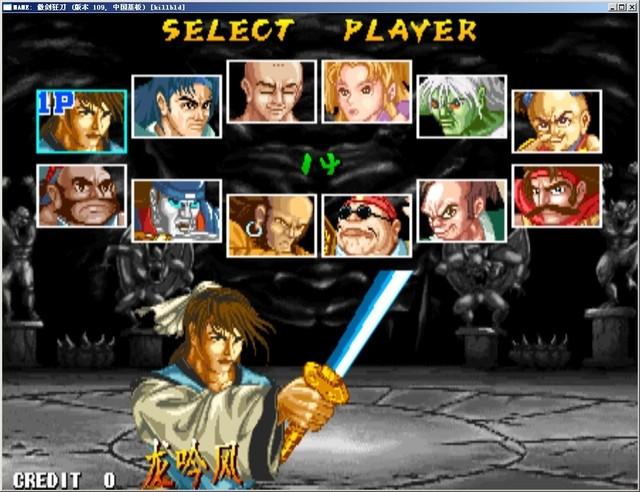Select the fat man wearing sunglasses

click(x=367, y=225)
